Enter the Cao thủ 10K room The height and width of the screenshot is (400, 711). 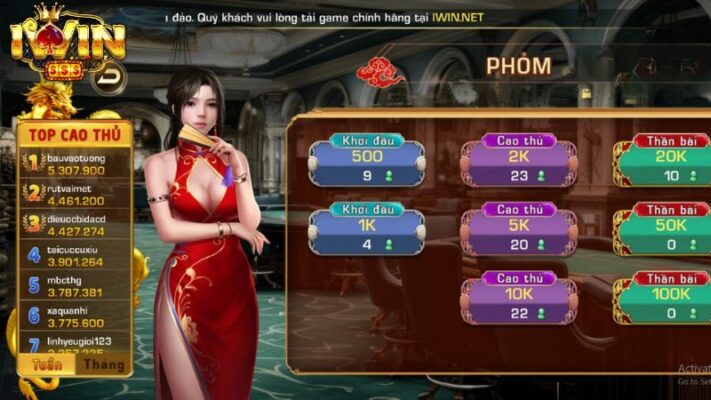[518, 302]
